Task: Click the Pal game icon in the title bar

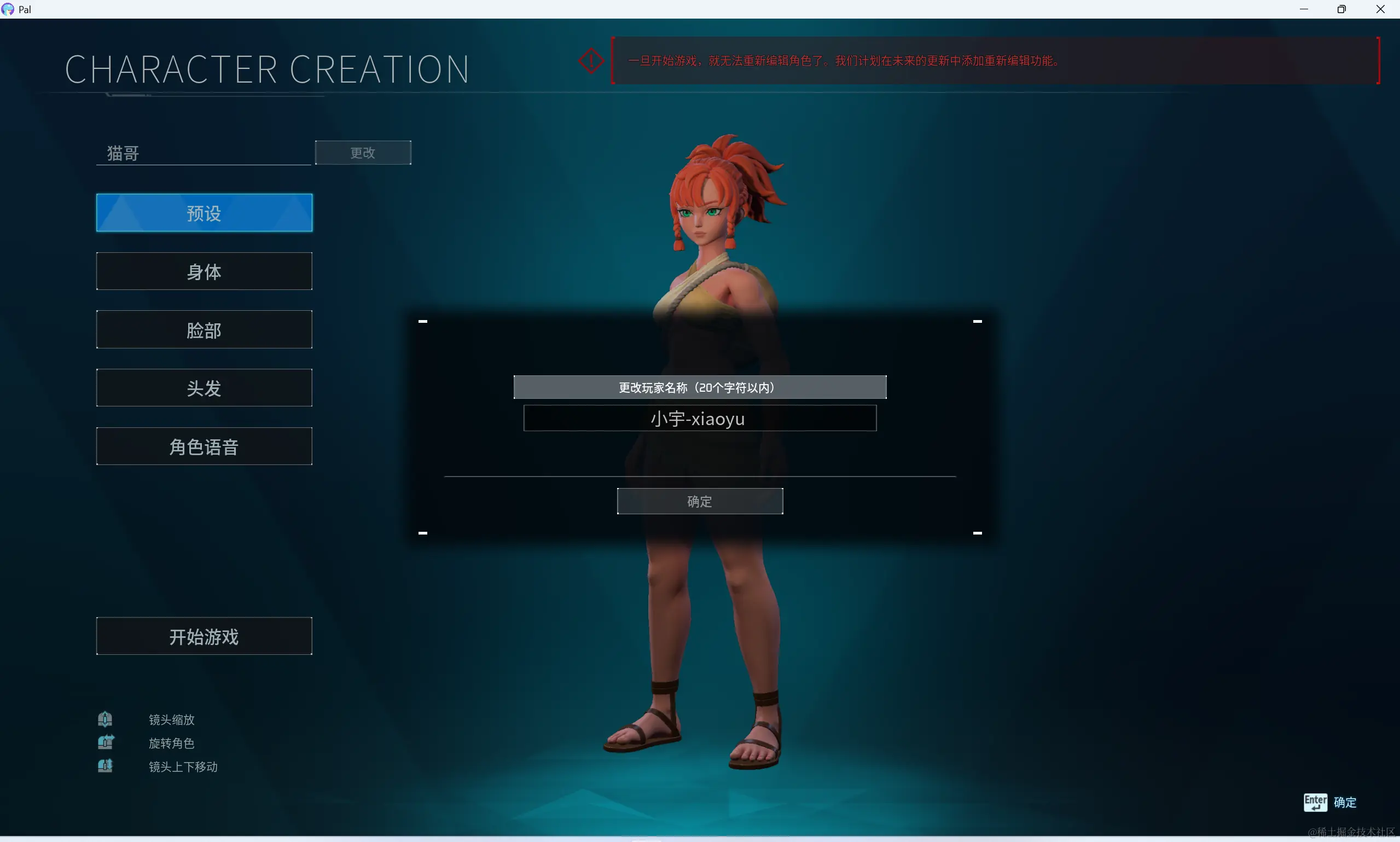Action: tap(7, 9)
